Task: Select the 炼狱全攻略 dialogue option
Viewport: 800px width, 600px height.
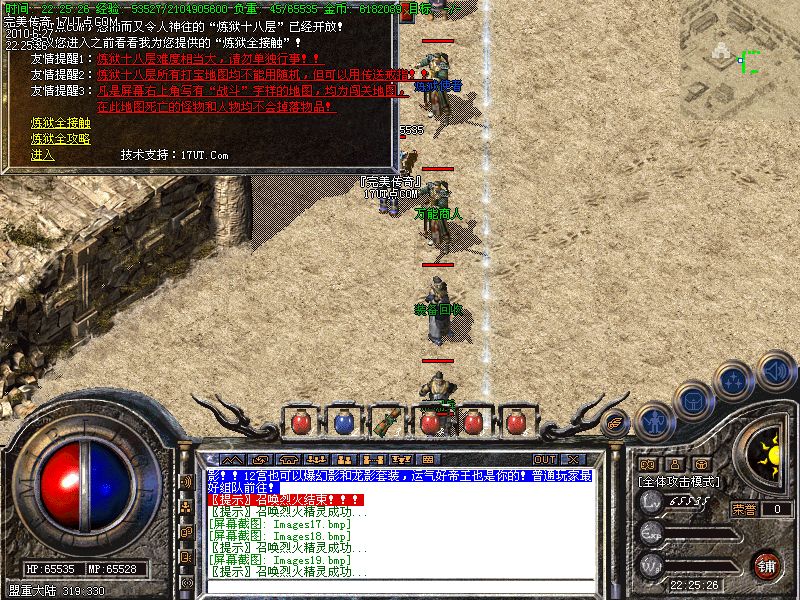Action: tap(60, 139)
